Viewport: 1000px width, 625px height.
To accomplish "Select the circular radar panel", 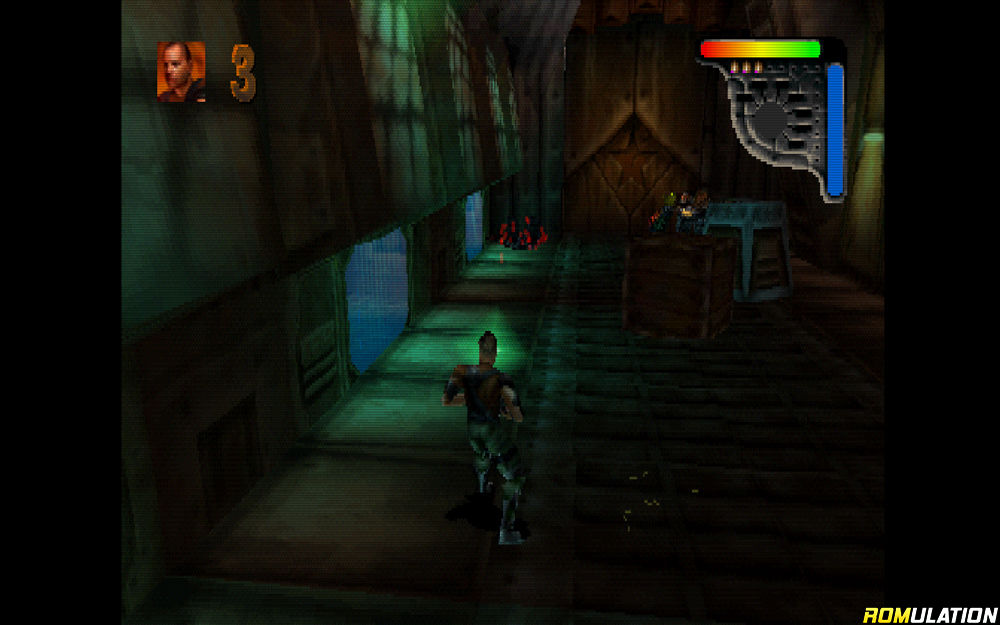I will click(771, 118).
